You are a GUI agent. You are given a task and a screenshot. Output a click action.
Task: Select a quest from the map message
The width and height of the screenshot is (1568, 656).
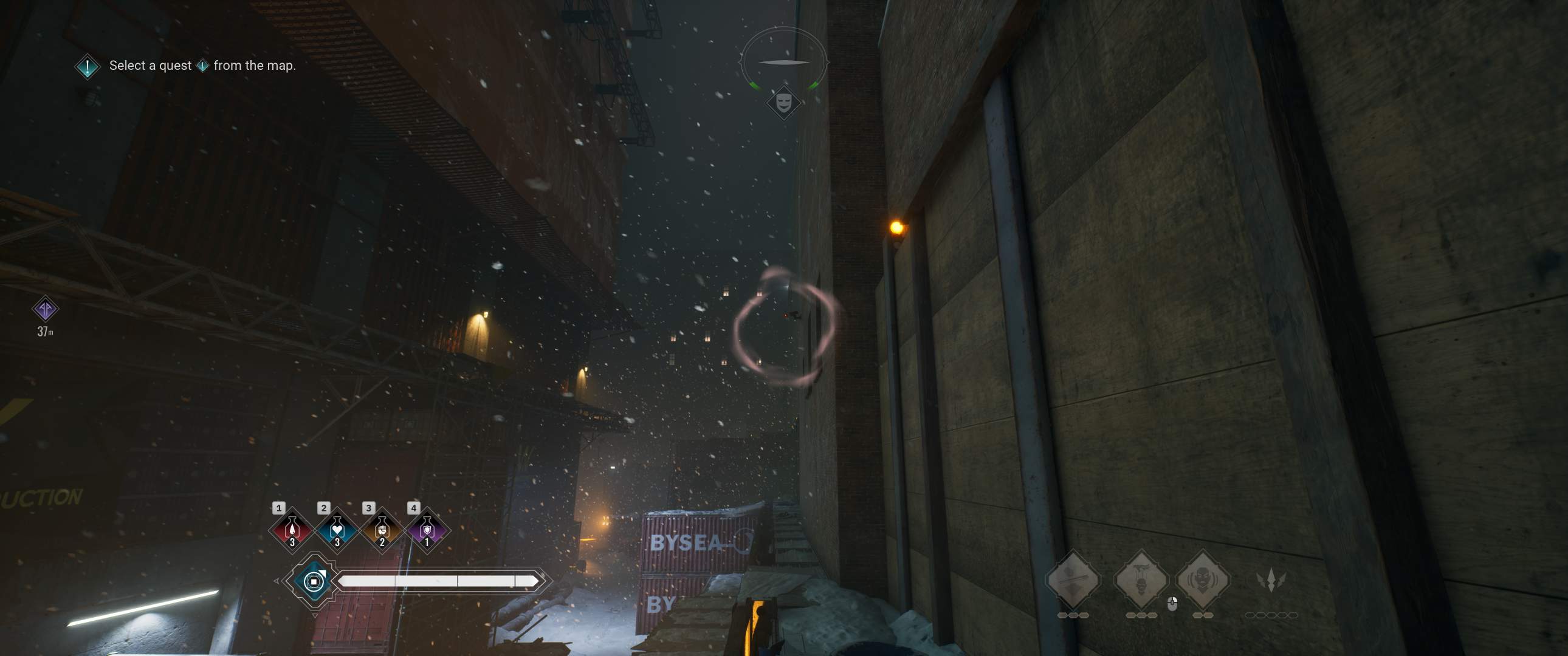tap(149, 65)
